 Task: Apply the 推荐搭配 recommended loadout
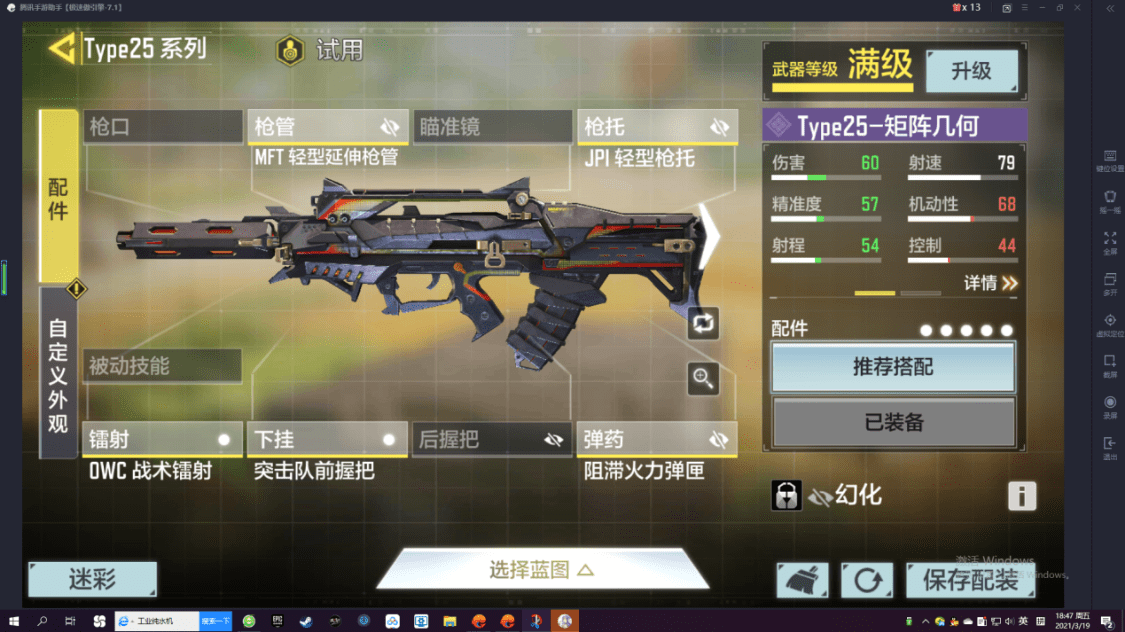point(893,367)
